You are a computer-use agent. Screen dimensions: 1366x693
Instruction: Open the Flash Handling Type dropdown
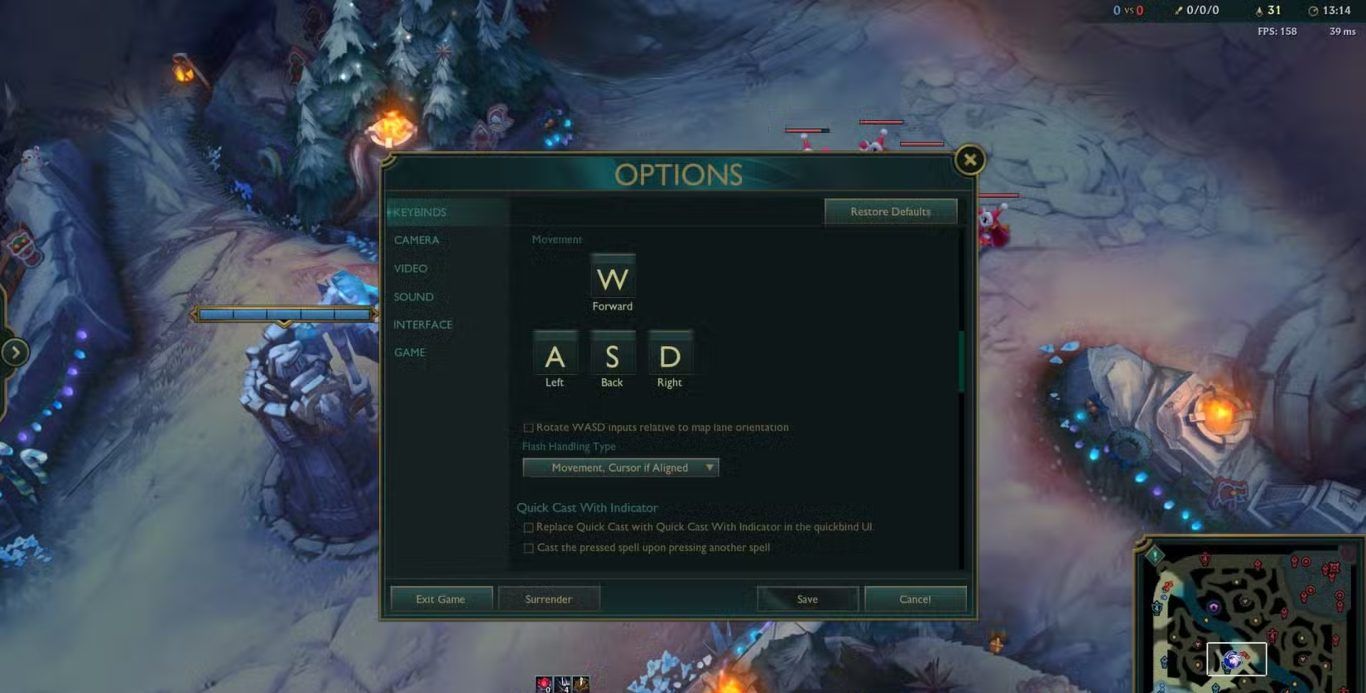(620, 468)
